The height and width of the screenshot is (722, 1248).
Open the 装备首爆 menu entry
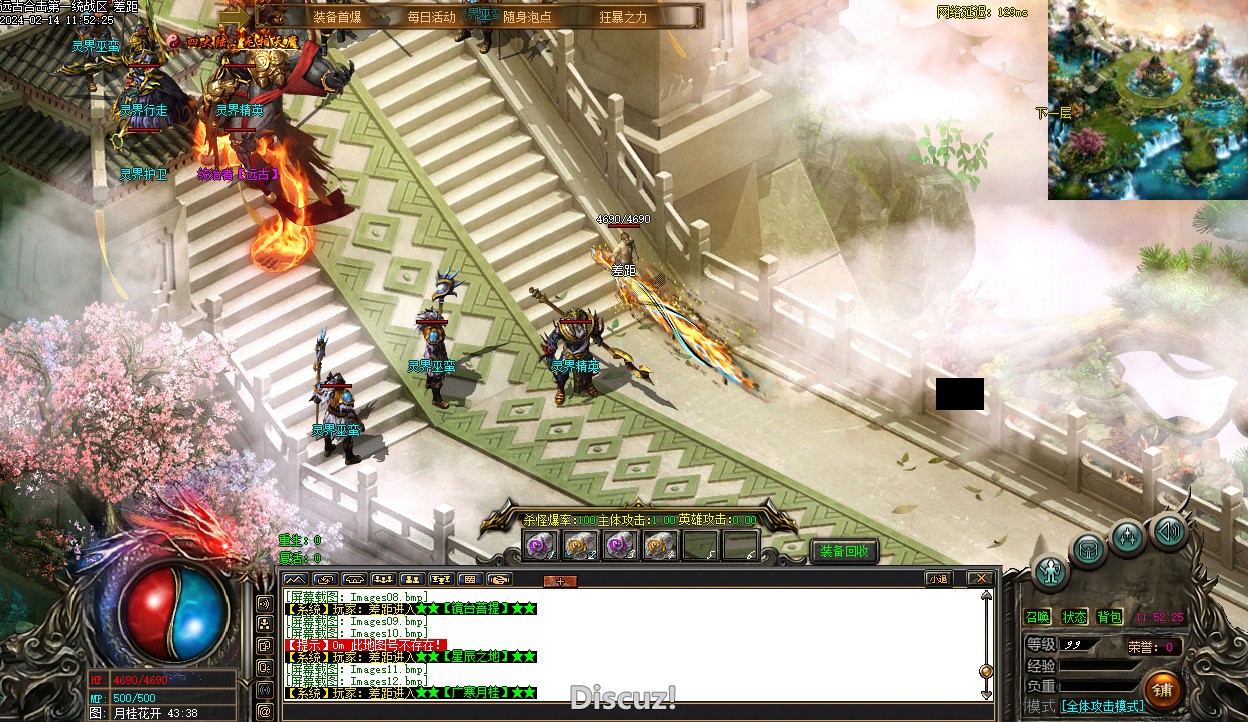click(337, 17)
